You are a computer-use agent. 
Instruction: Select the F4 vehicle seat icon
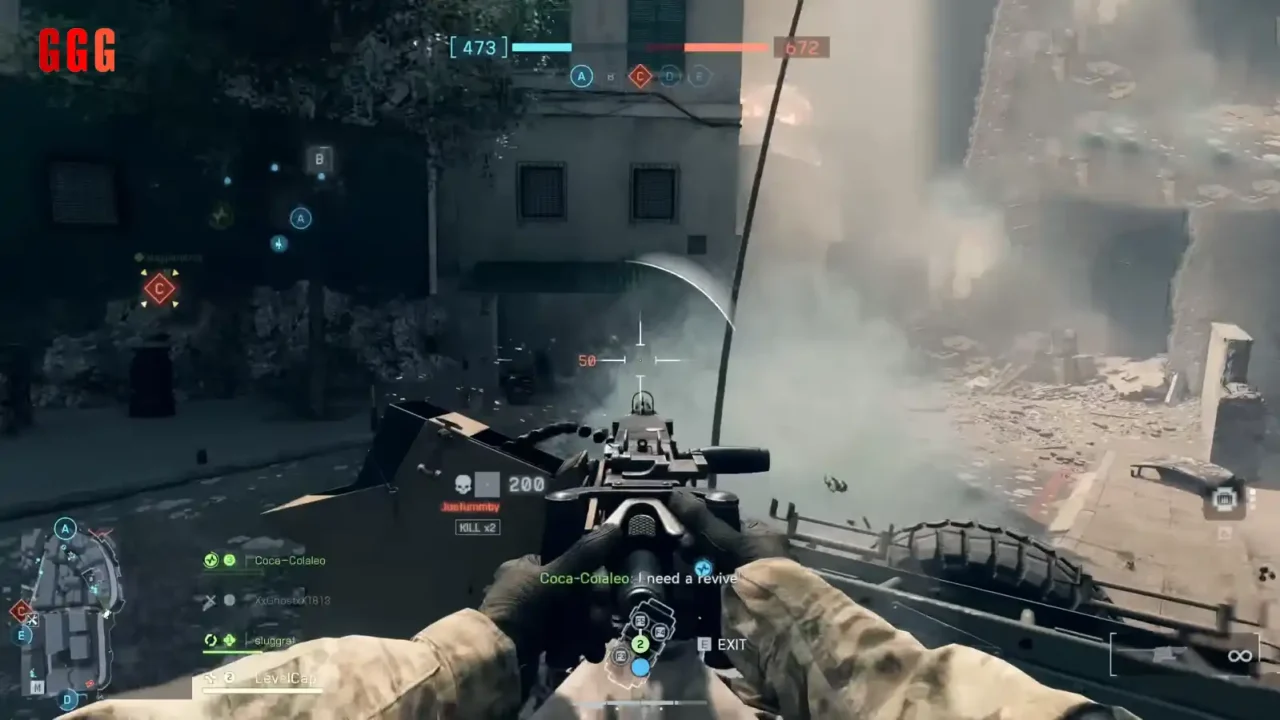coord(661,631)
